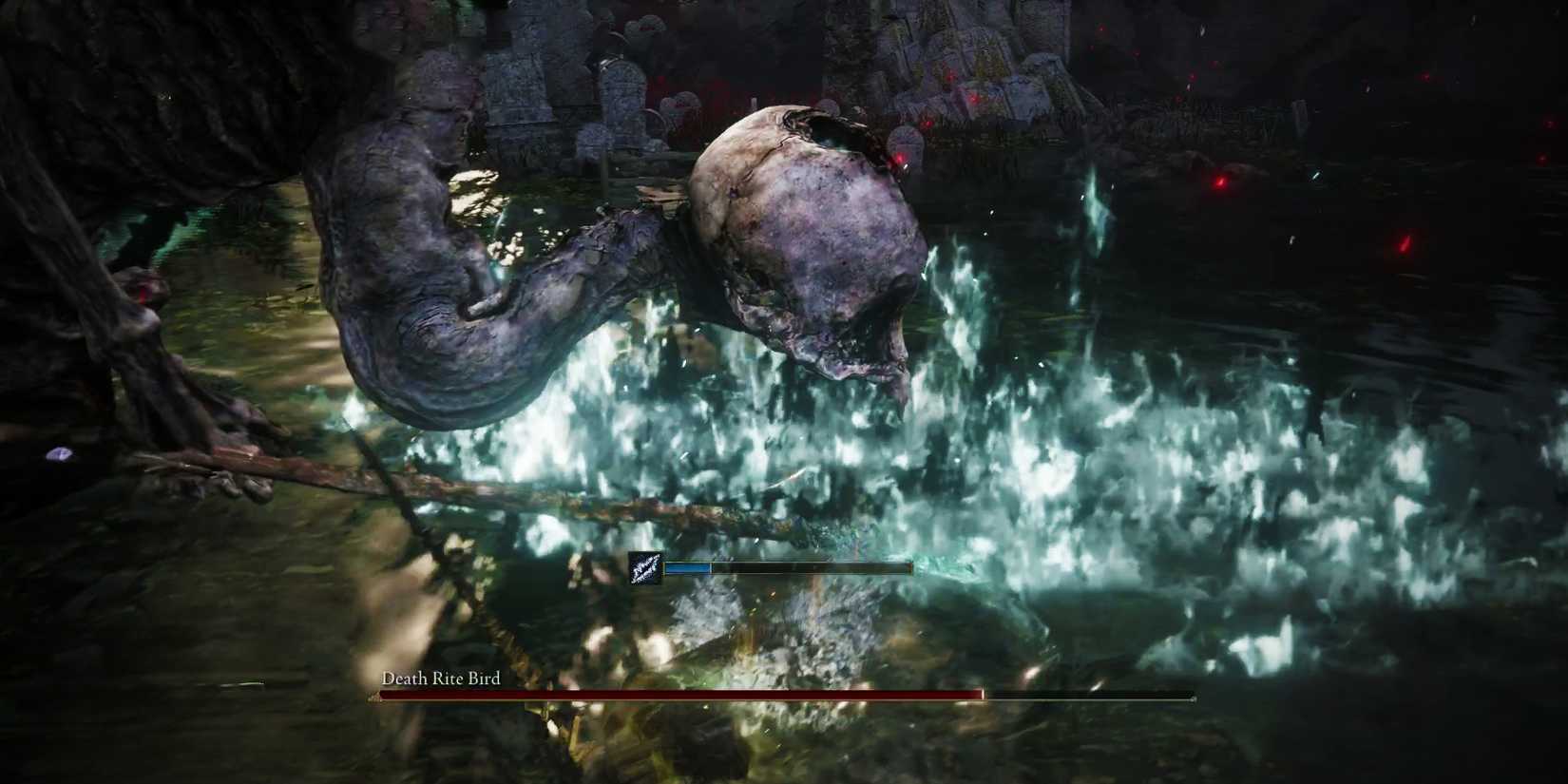Select the boss title text above the health bar
The width and height of the screenshot is (1568, 784).
point(440,679)
